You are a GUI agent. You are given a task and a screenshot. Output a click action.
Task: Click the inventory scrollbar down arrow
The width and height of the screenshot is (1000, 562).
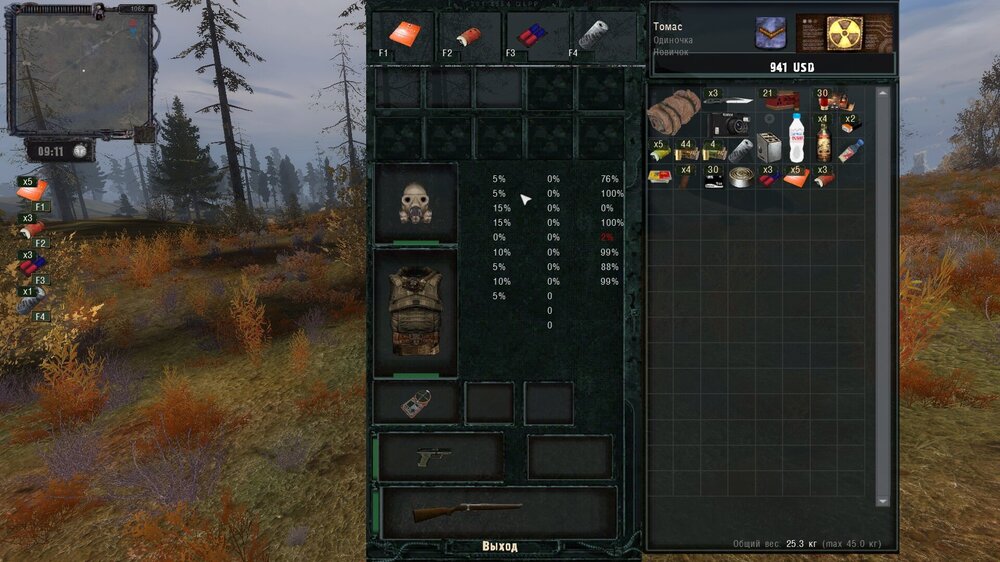coord(882,501)
